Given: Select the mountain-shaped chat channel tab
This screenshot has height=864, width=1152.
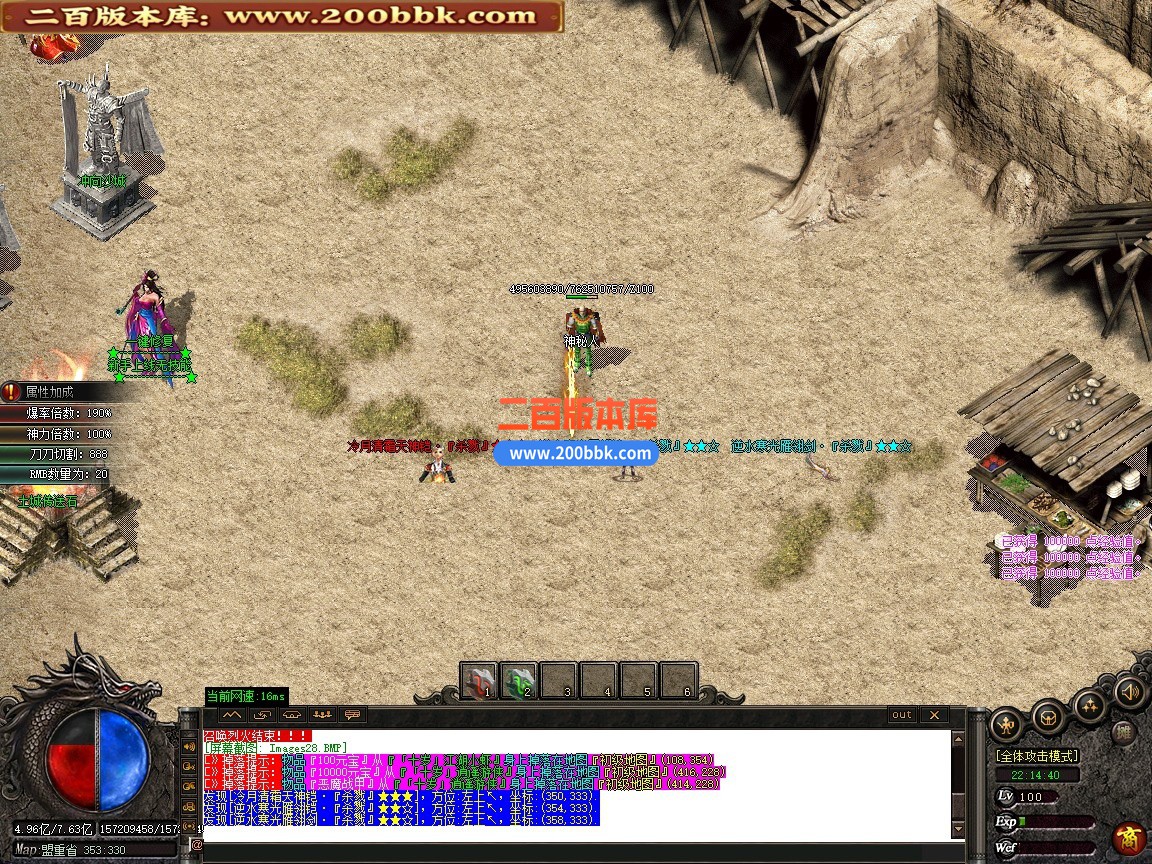Looking at the screenshot, I should tap(232, 715).
